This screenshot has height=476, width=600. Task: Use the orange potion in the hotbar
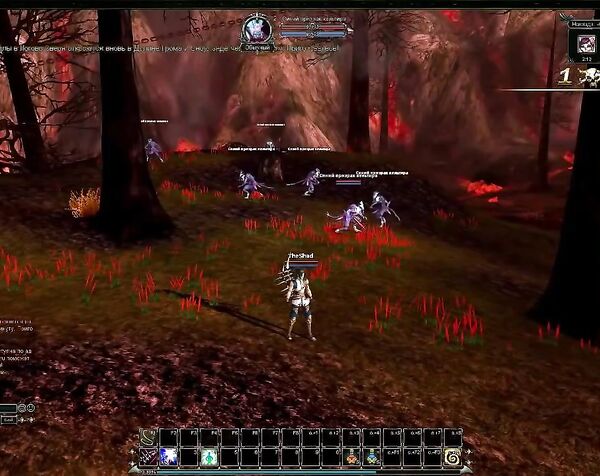tap(351, 457)
